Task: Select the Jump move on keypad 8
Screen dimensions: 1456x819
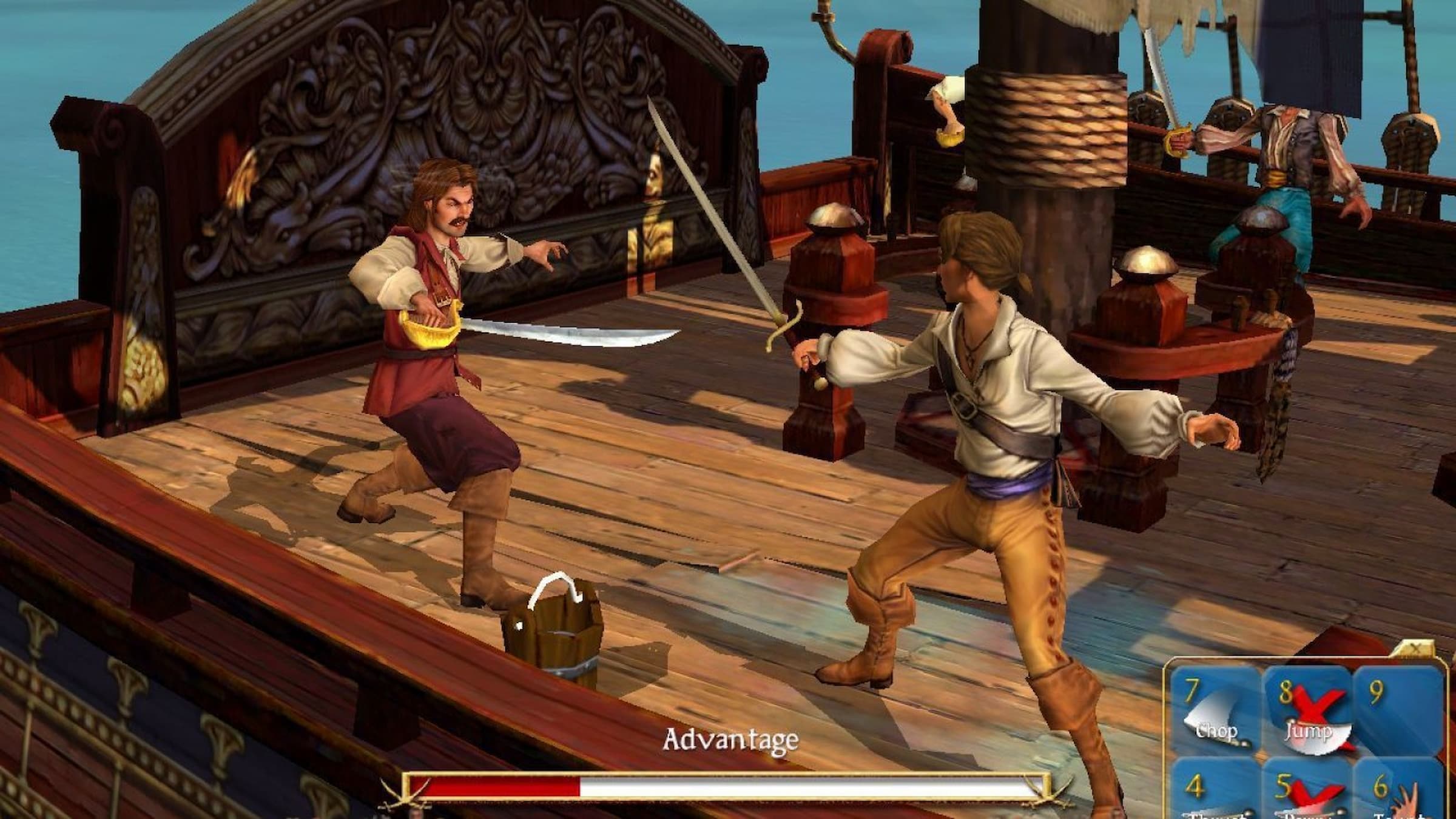Action: point(1307,710)
